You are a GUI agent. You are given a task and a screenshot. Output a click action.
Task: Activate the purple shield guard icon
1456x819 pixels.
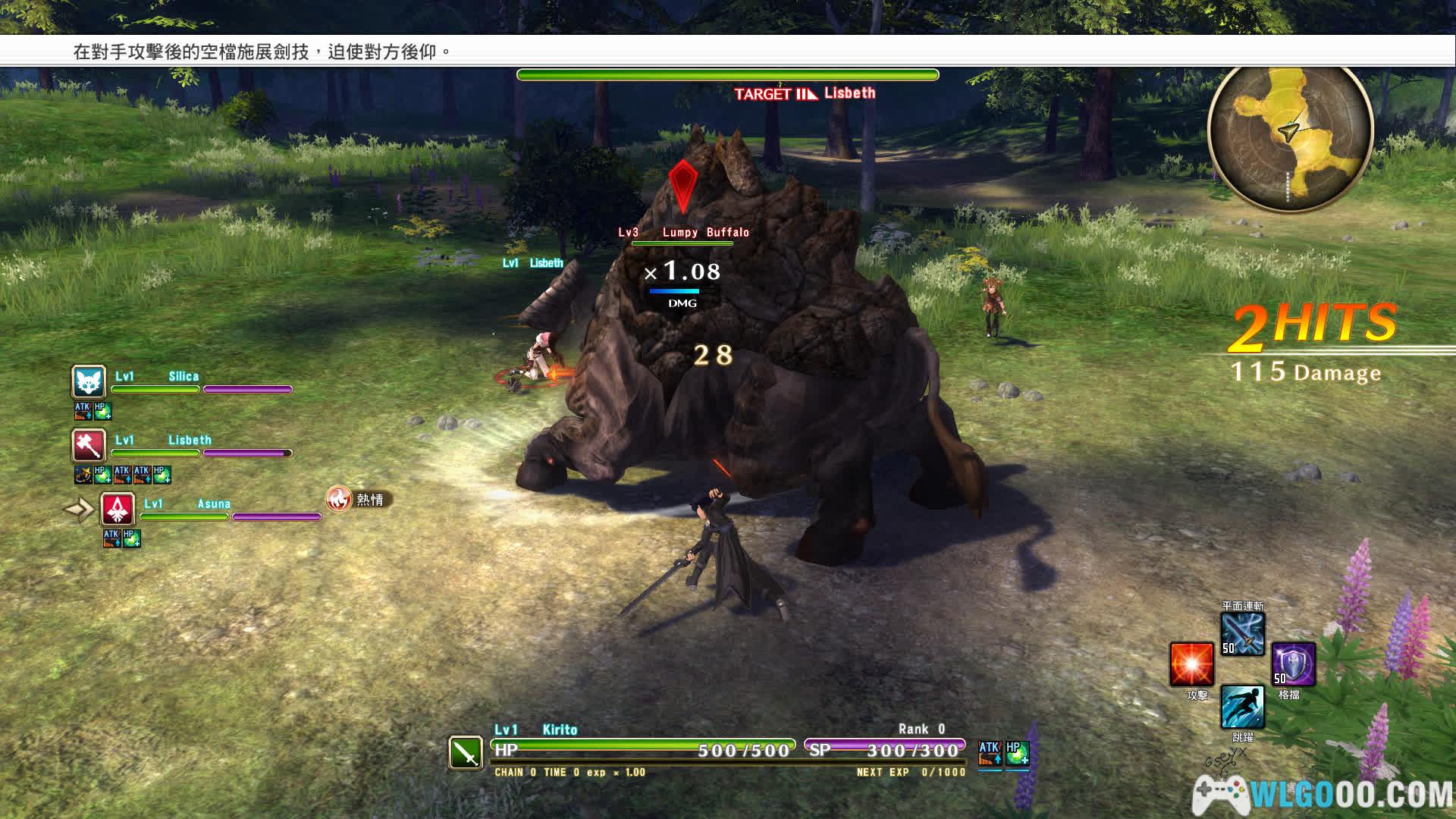tap(1293, 664)
